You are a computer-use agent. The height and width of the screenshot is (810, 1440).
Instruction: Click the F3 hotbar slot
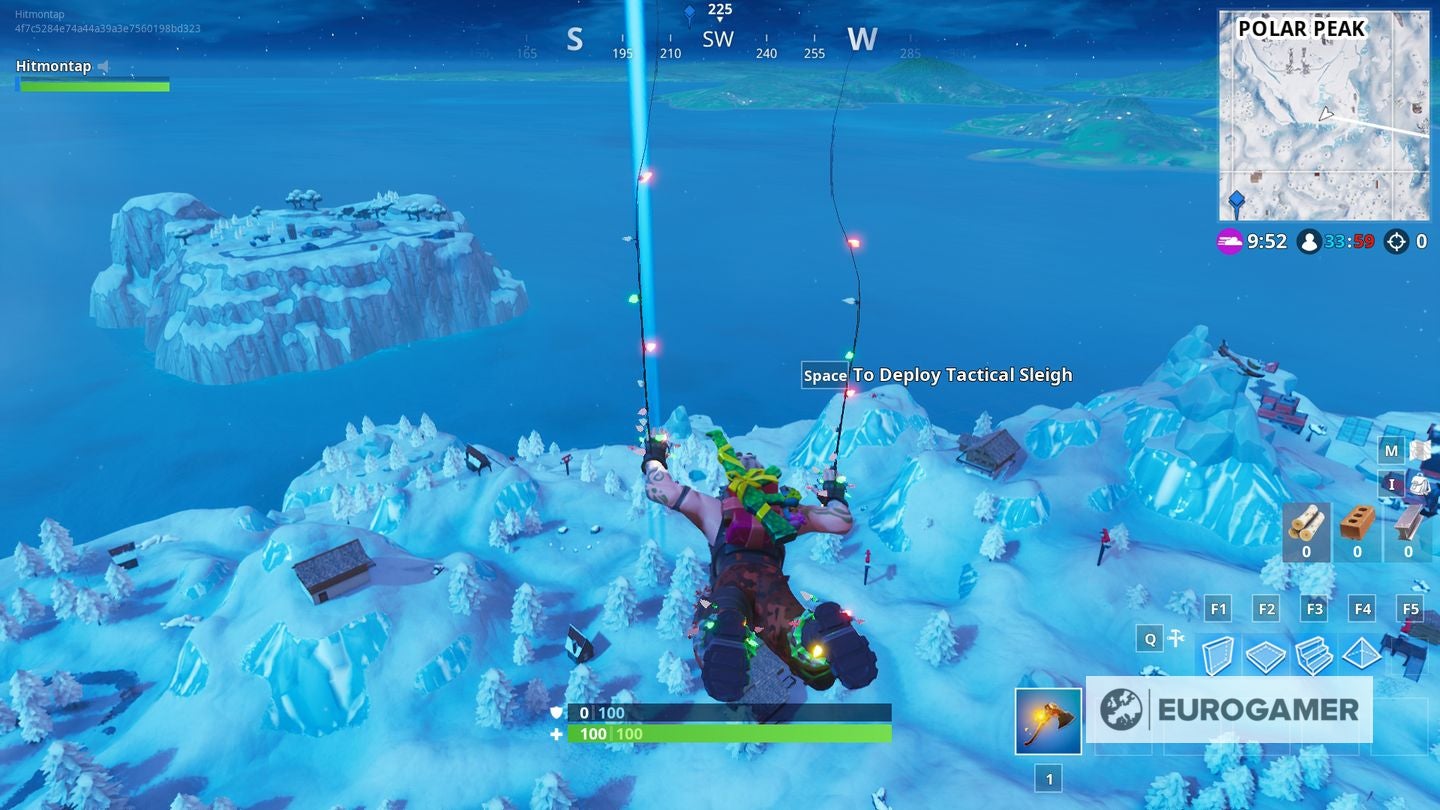(1313, 607)
